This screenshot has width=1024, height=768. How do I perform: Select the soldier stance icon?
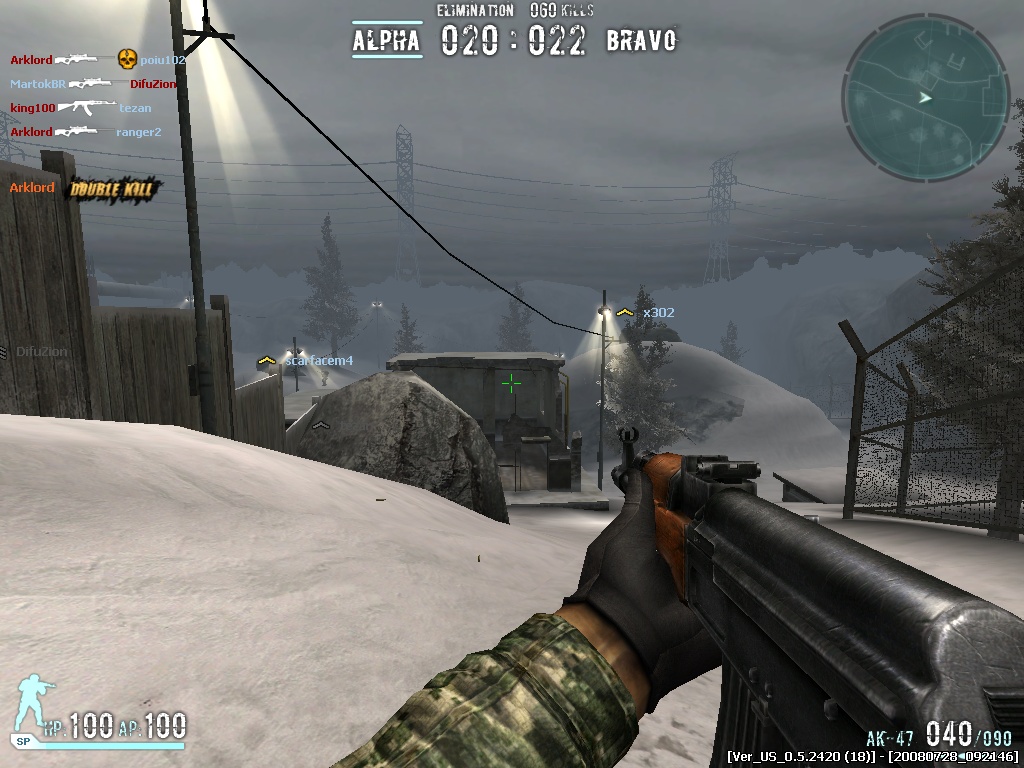pos(36,707)
